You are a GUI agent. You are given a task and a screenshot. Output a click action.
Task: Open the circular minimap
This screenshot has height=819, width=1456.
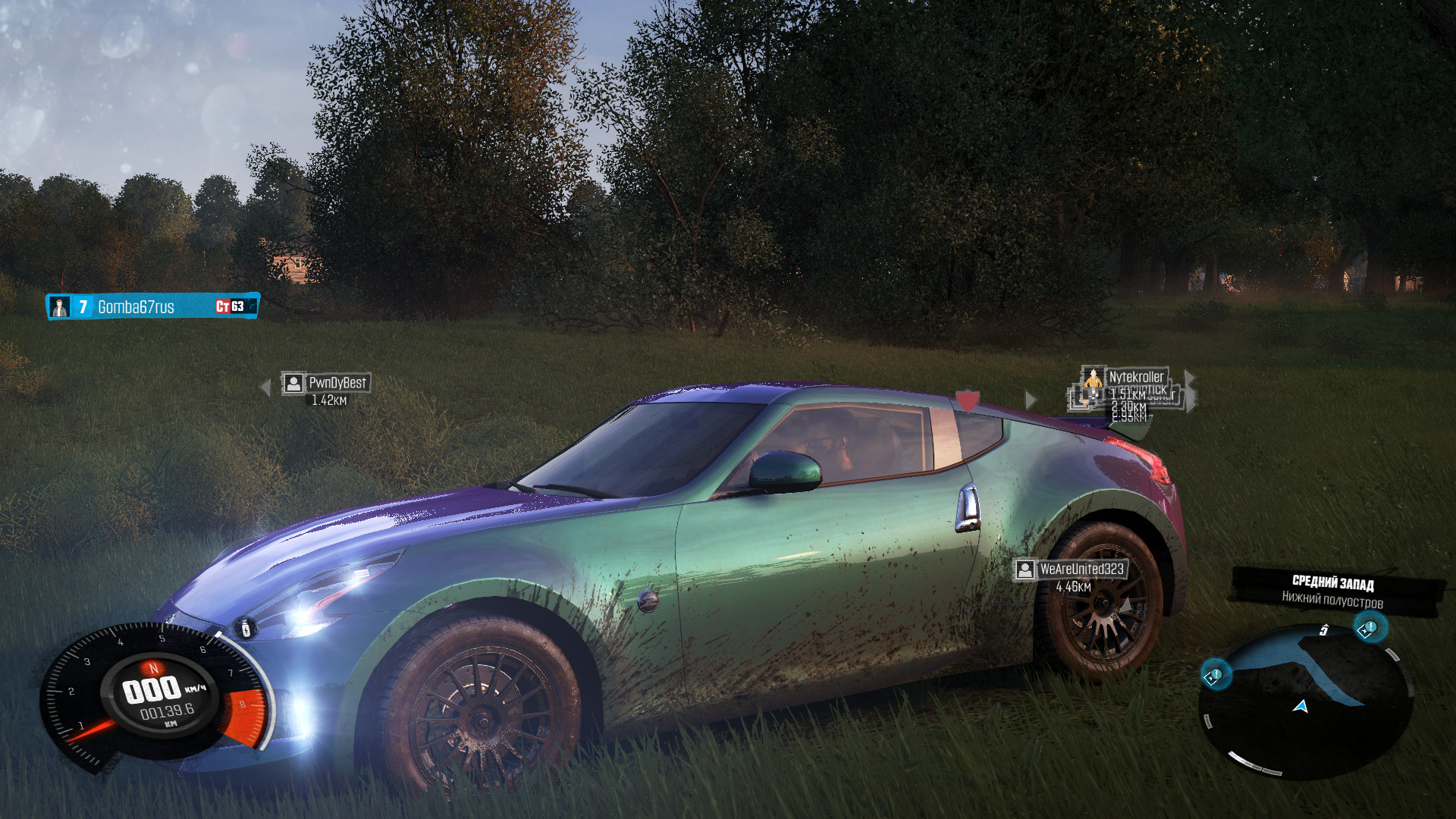(x=1306, y=701)
